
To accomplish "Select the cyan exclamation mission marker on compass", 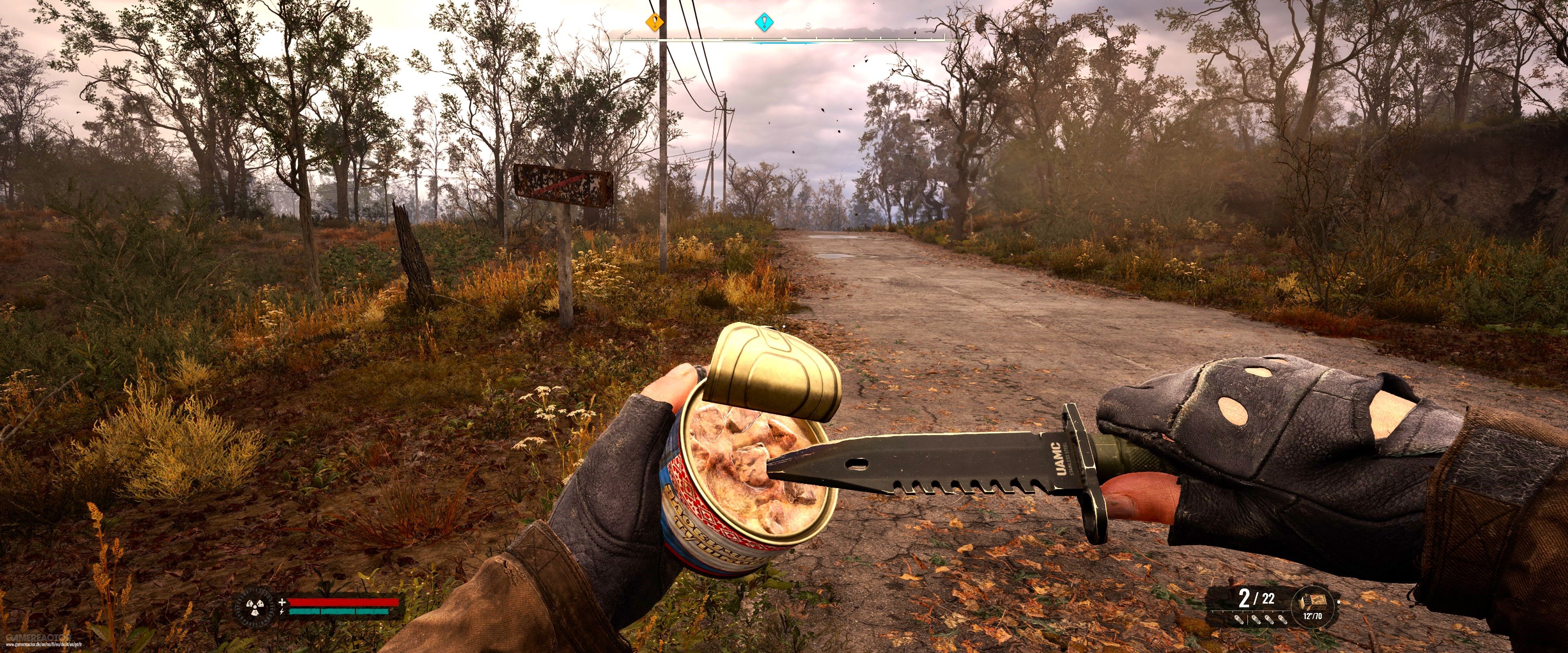I will coord(764,22).
